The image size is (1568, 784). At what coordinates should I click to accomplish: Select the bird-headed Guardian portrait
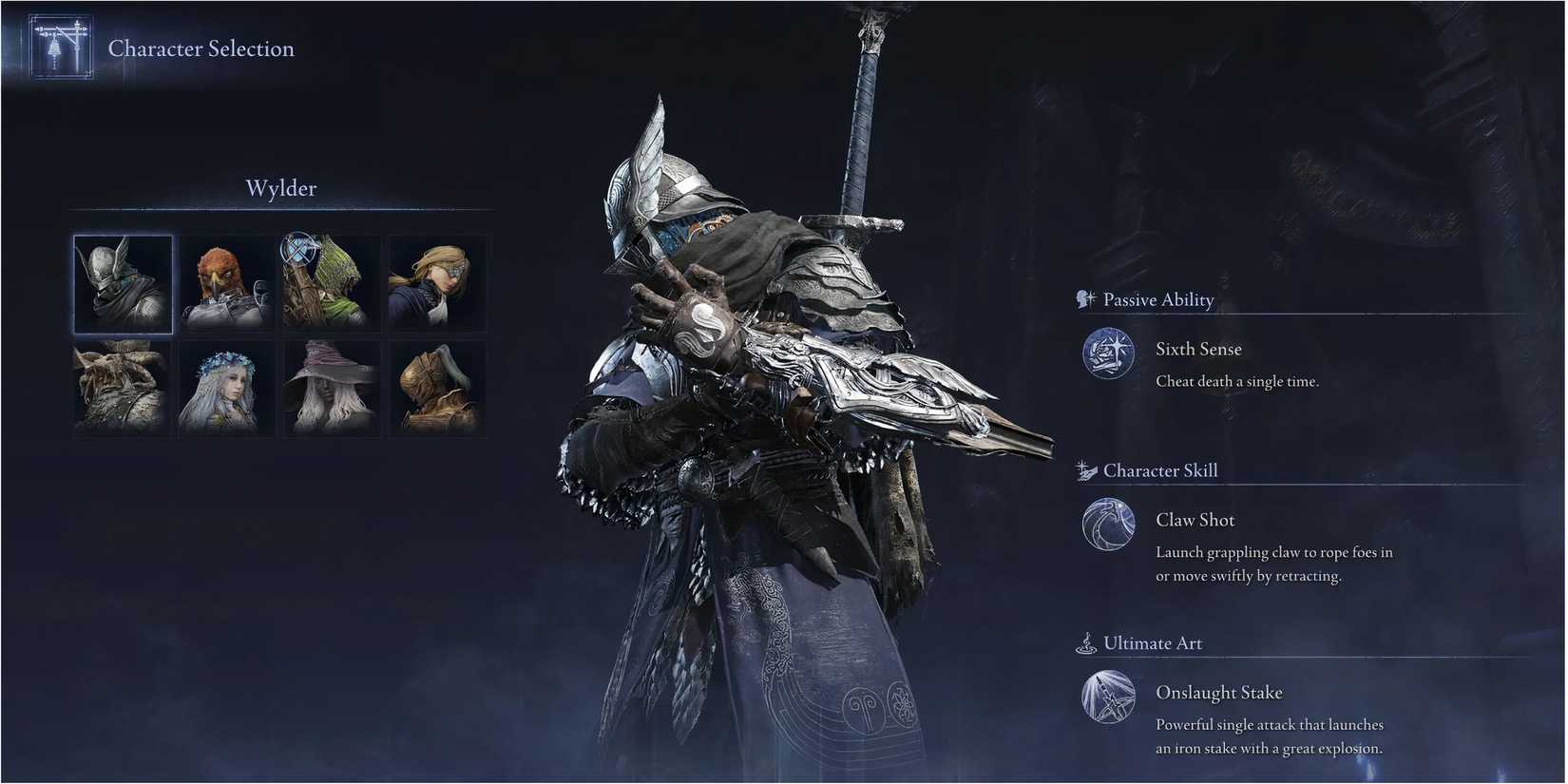tap(225, 282)
